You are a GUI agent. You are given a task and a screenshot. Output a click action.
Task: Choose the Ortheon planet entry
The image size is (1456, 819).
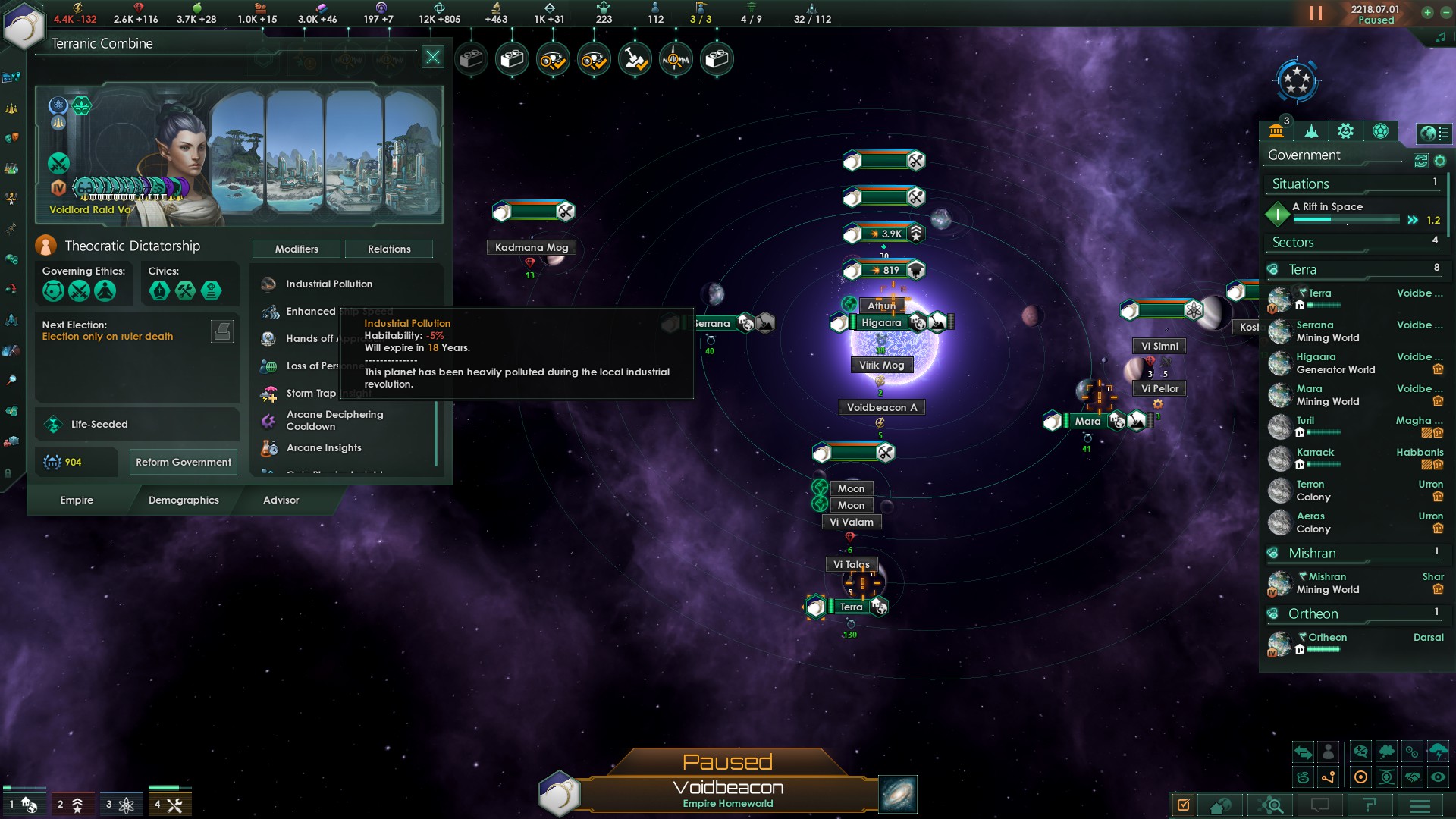[x=1327, y=638]
